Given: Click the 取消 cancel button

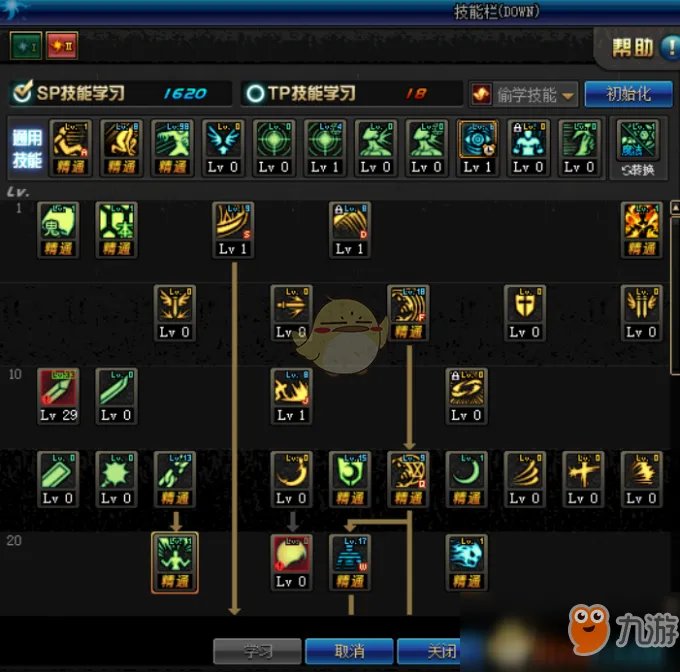Looking at the screenshot, I should pos(348,651).
